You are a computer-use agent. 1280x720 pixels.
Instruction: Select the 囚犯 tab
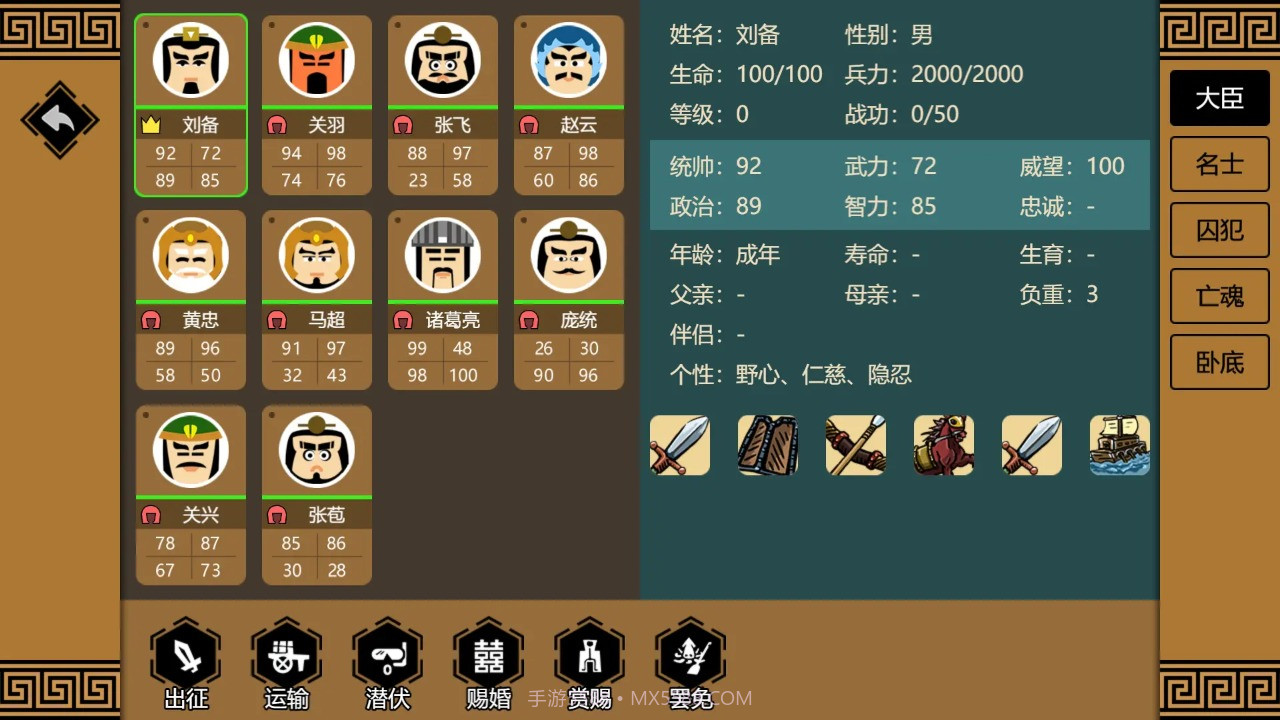tap(1219, 230)
